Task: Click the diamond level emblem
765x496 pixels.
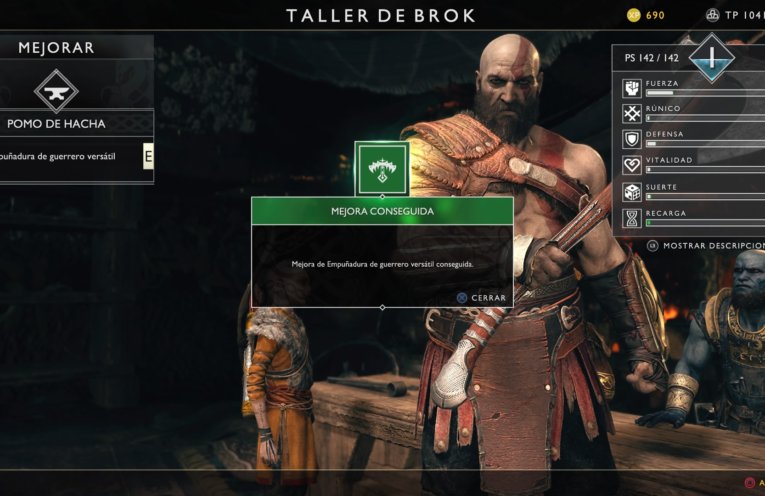Action: point(712,57)
